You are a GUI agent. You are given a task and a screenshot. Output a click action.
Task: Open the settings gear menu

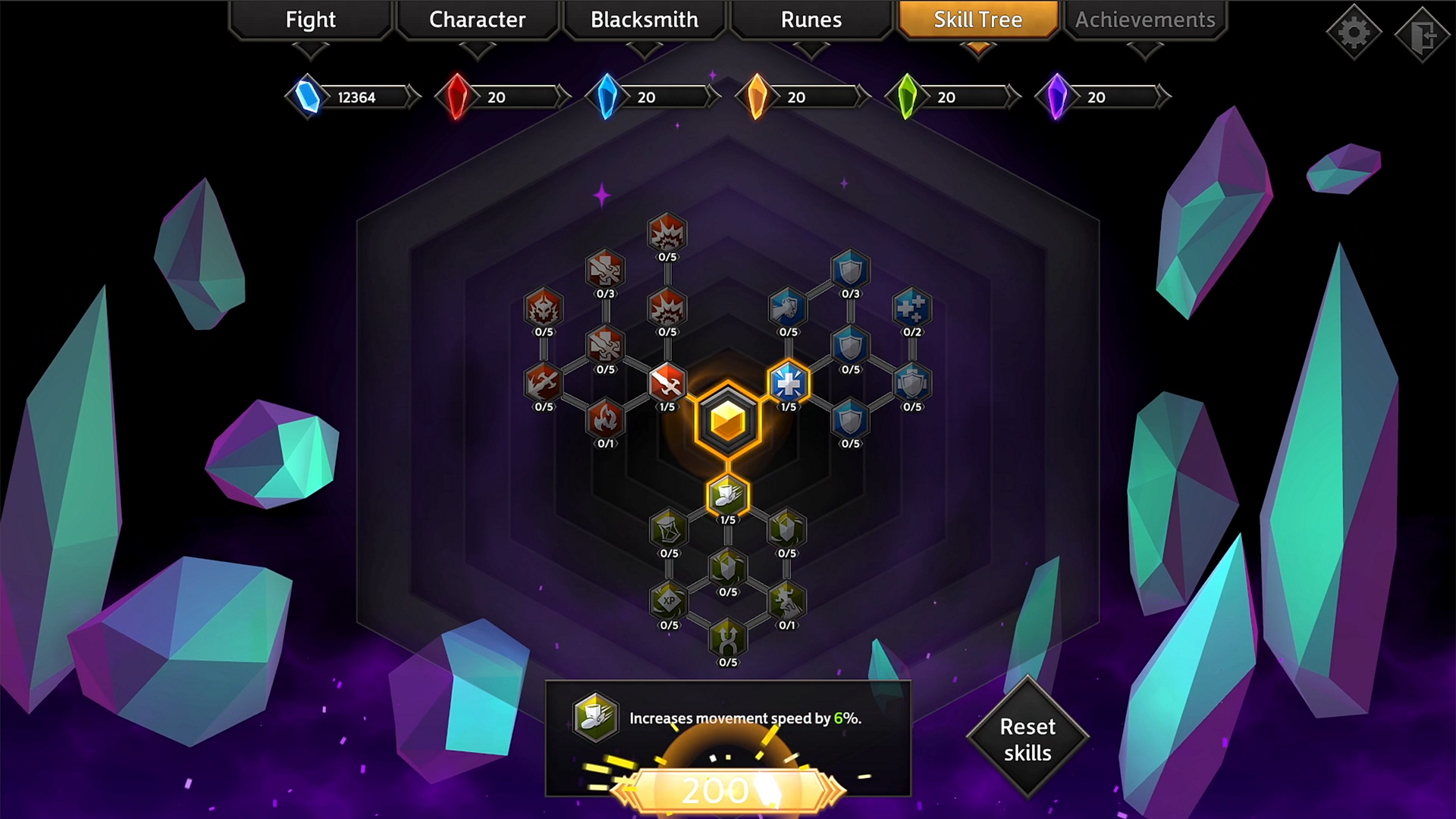pyautogui.click(x=1354, y=32)
